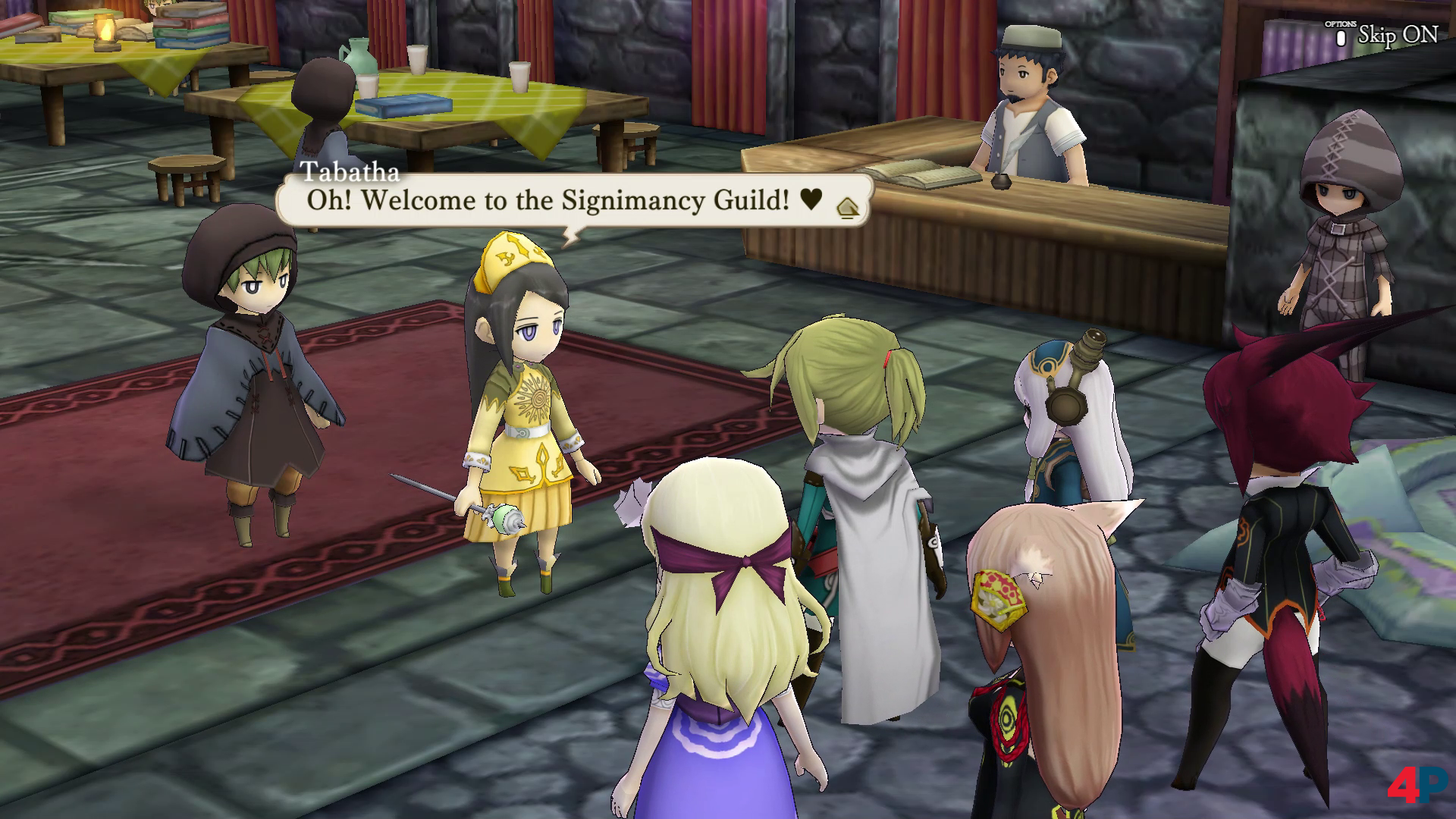Advance Tabatha's dialogue with the arrow indicator
Image resolution: width=1456 pixels, height=819 pixels.
click(x=849, y=208)
